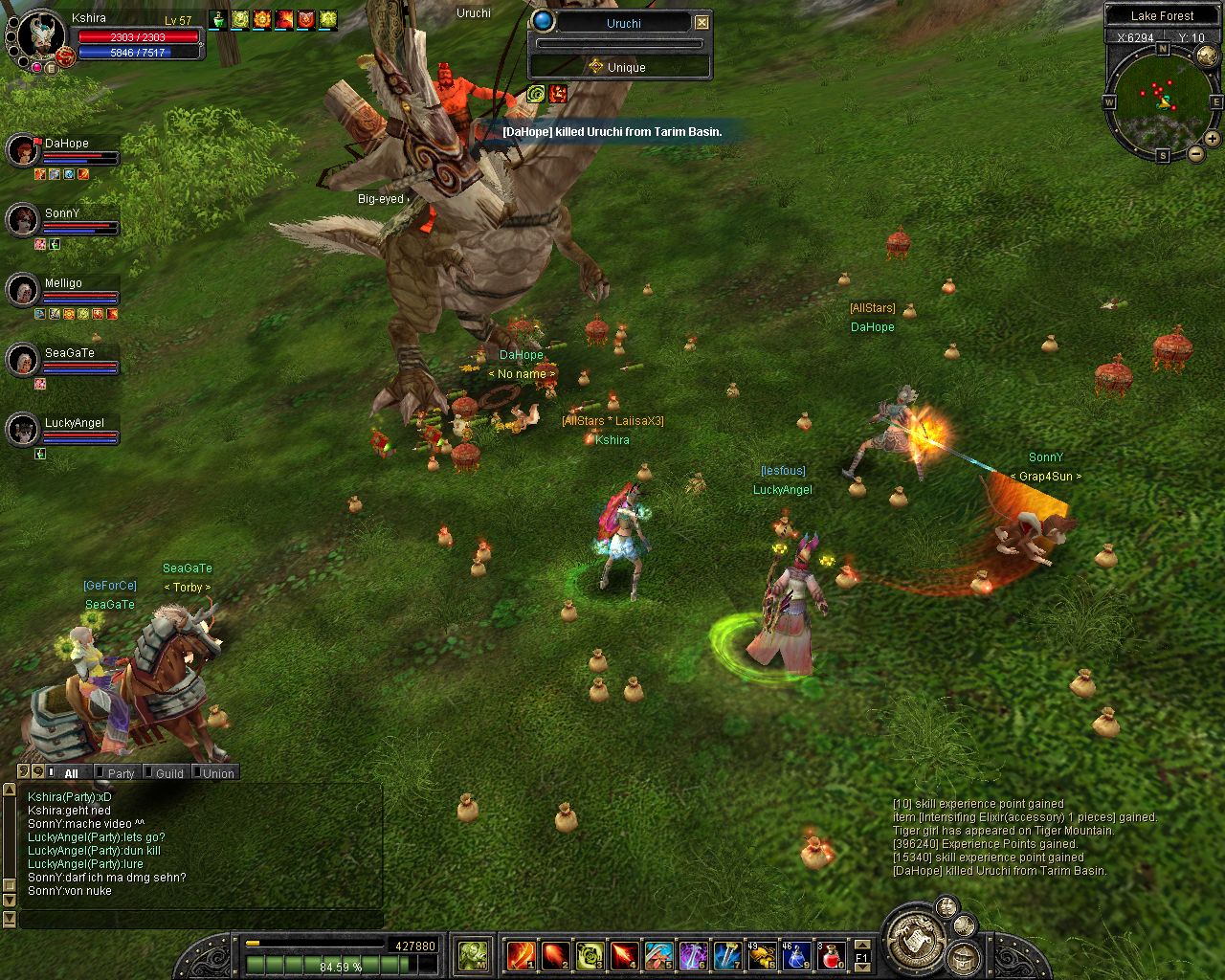Switch chat to the Party tab
Image resolution: width=1225 pixels, height=980 pixels.
coord(121,773)
